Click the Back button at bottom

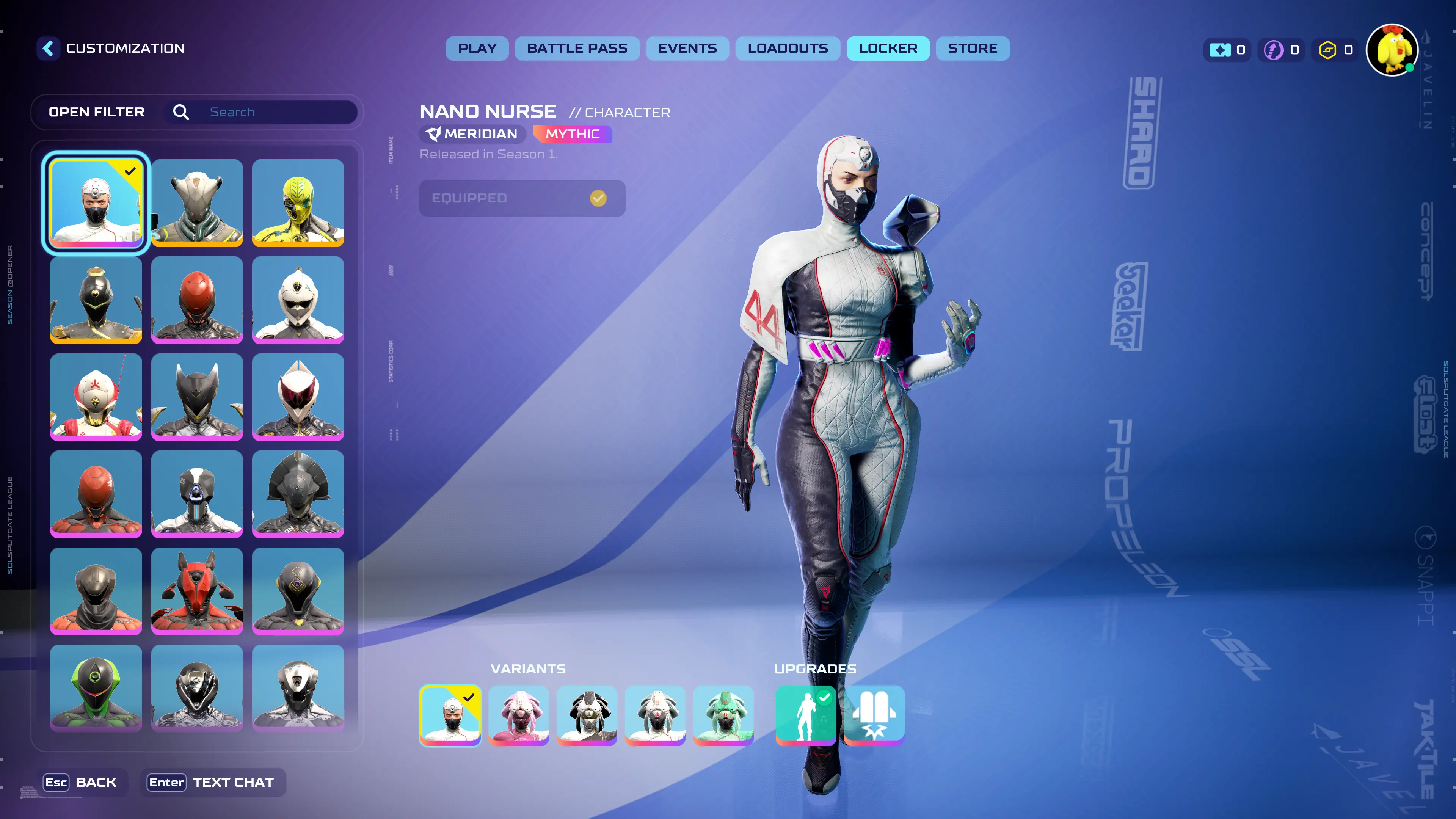coord(80,782)
